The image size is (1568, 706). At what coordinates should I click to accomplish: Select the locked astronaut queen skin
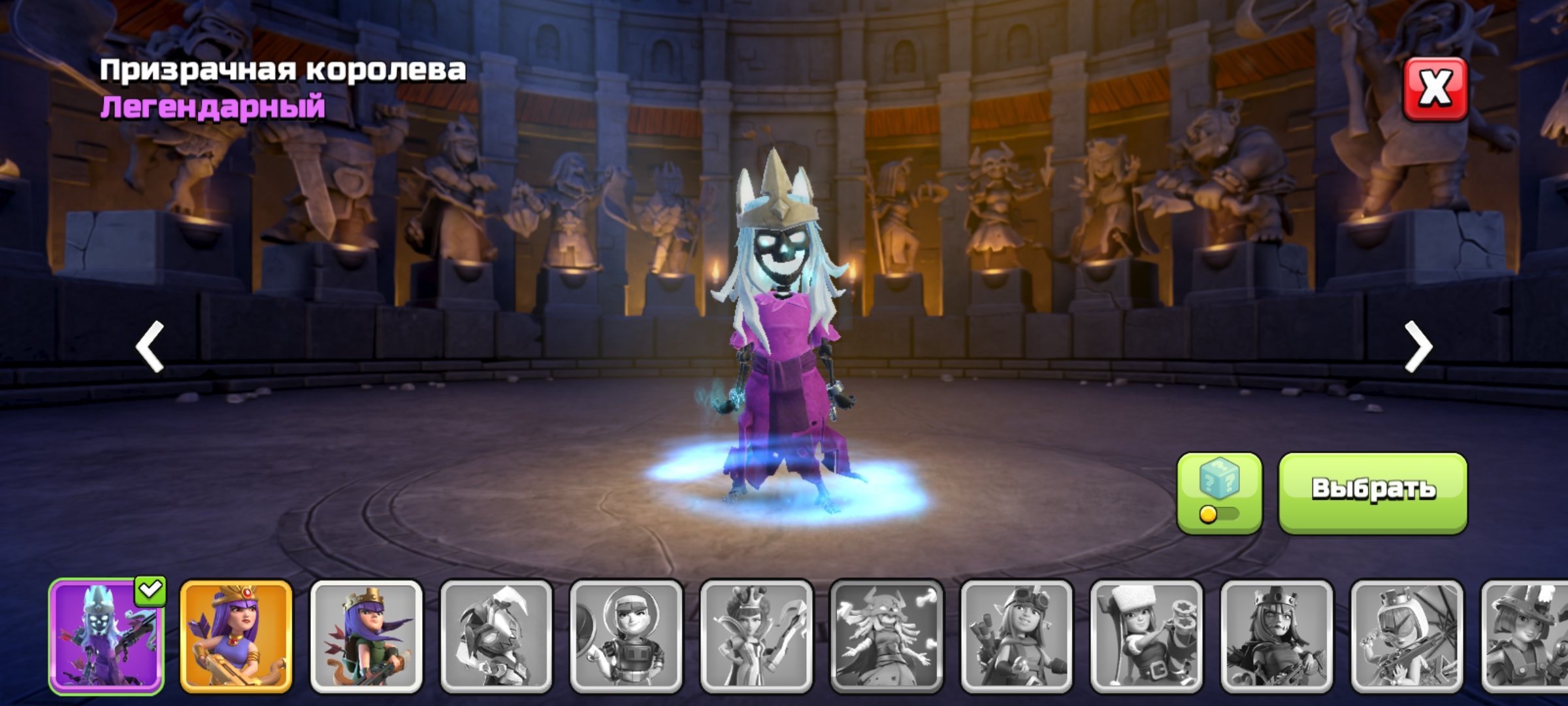click(x=626, y=637)
